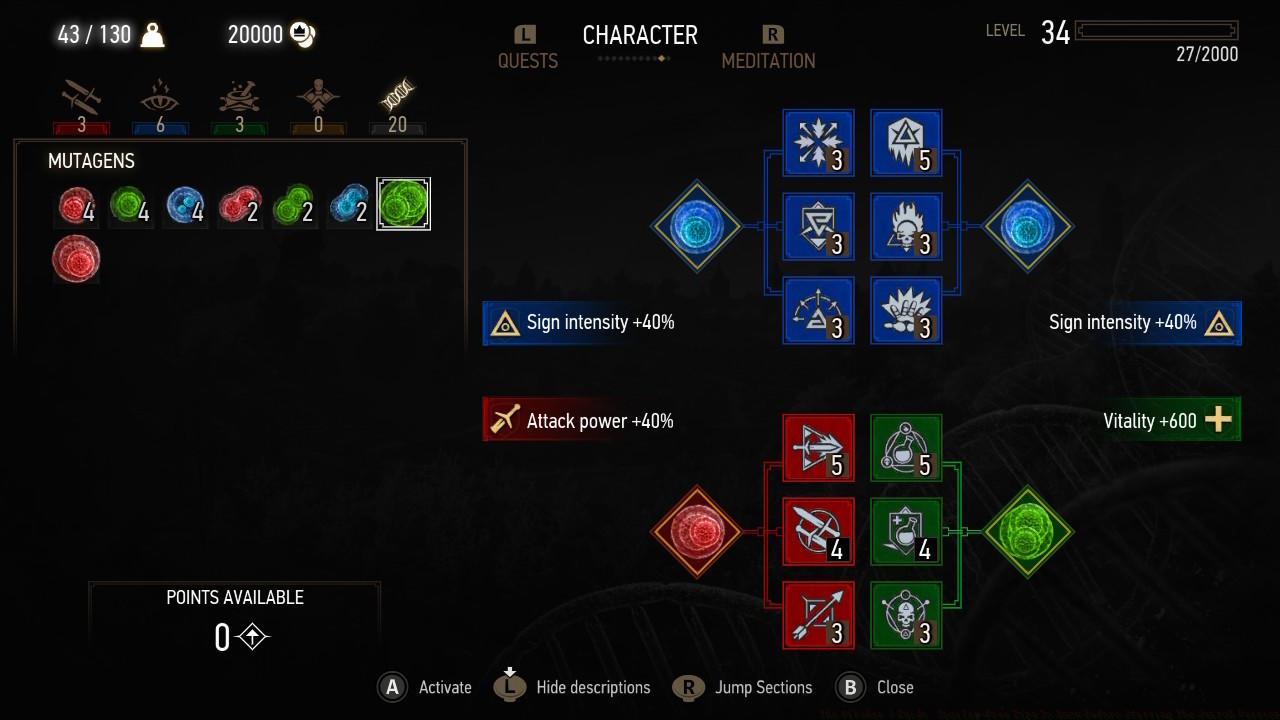Open the Signs skill category icon
The image size is (1280, 720).
[160, 100]
